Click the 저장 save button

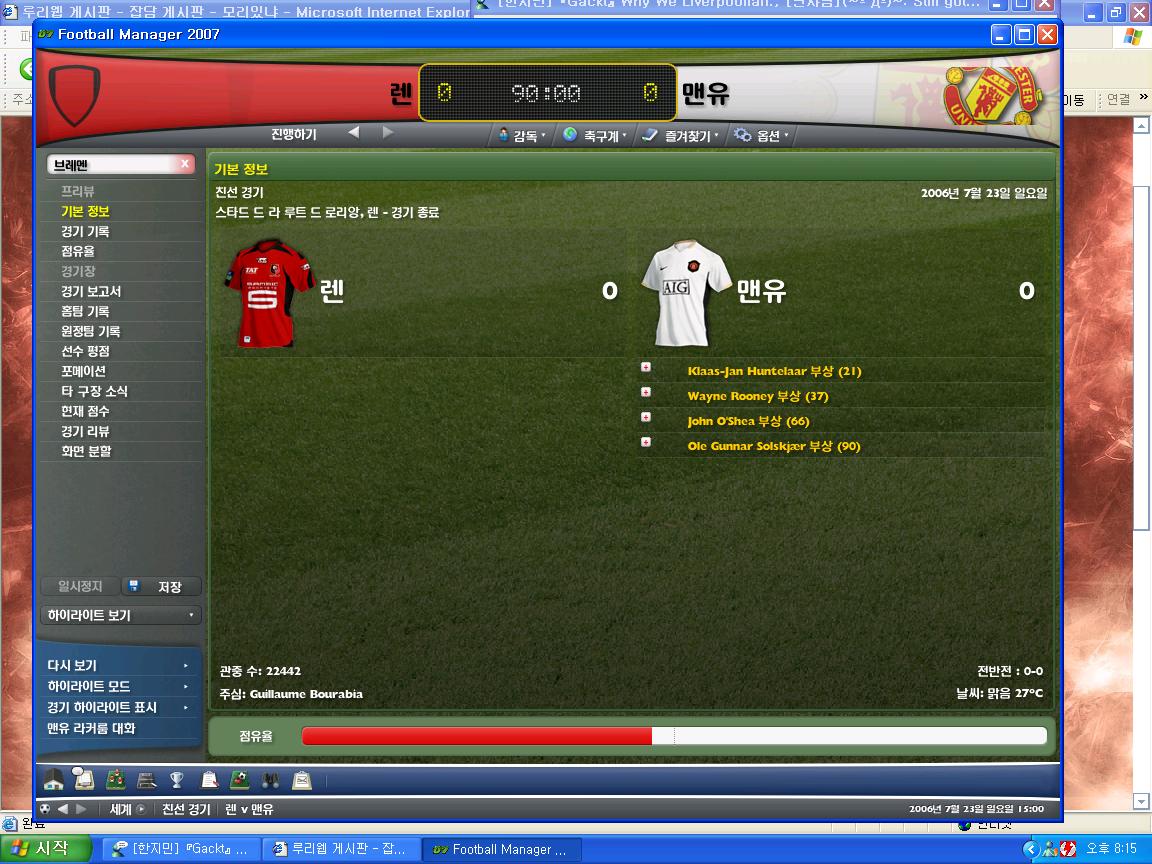[161, 587]
